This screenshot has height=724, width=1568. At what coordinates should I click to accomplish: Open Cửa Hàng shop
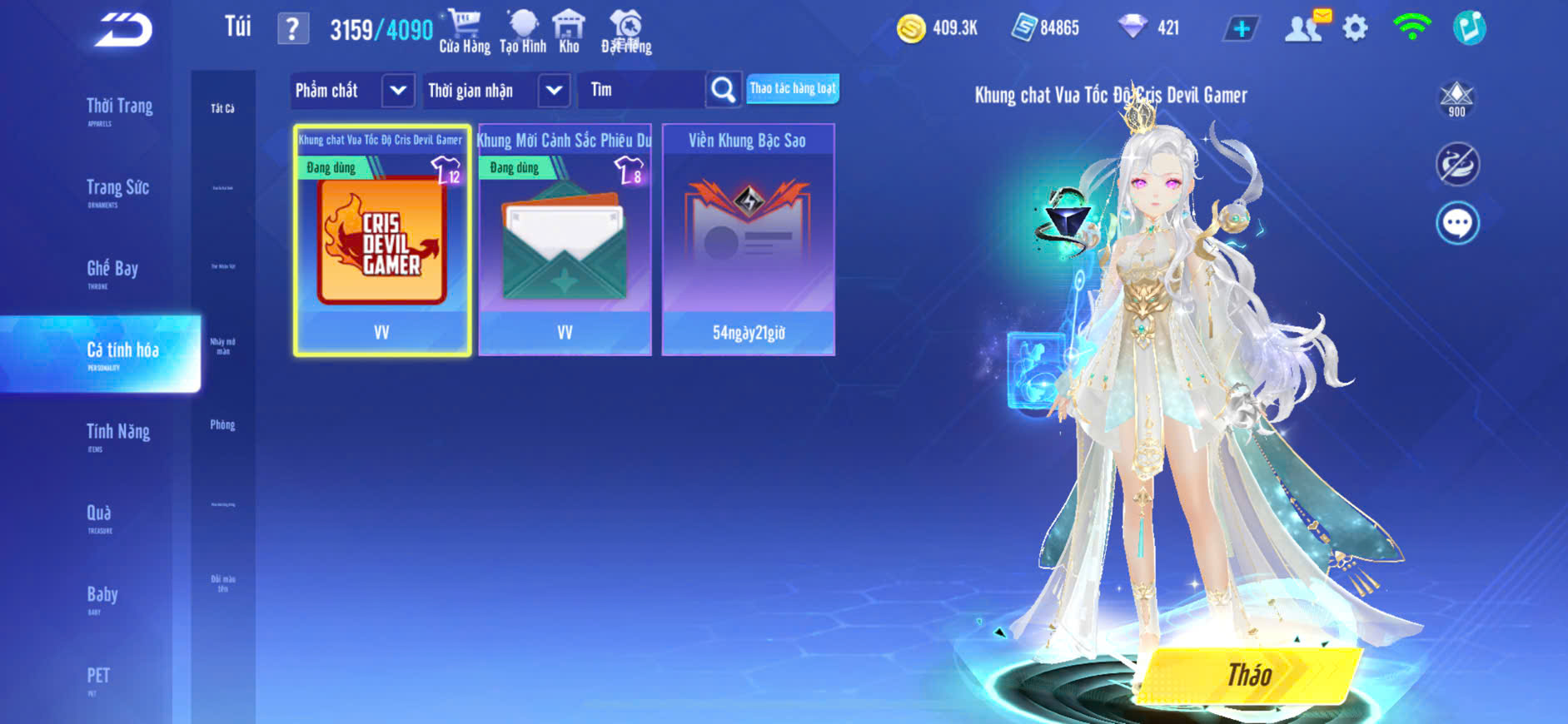click(465, 31)
